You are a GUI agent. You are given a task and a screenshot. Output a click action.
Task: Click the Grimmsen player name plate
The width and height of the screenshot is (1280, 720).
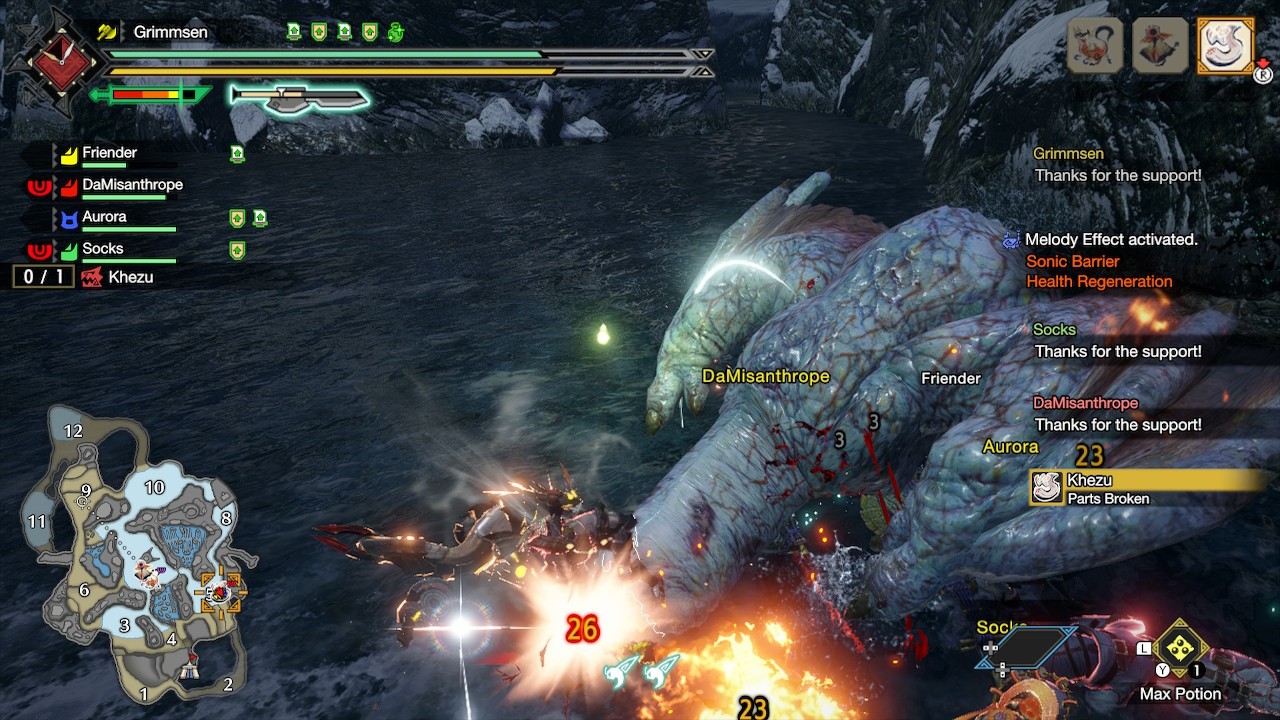click(170, 32)
